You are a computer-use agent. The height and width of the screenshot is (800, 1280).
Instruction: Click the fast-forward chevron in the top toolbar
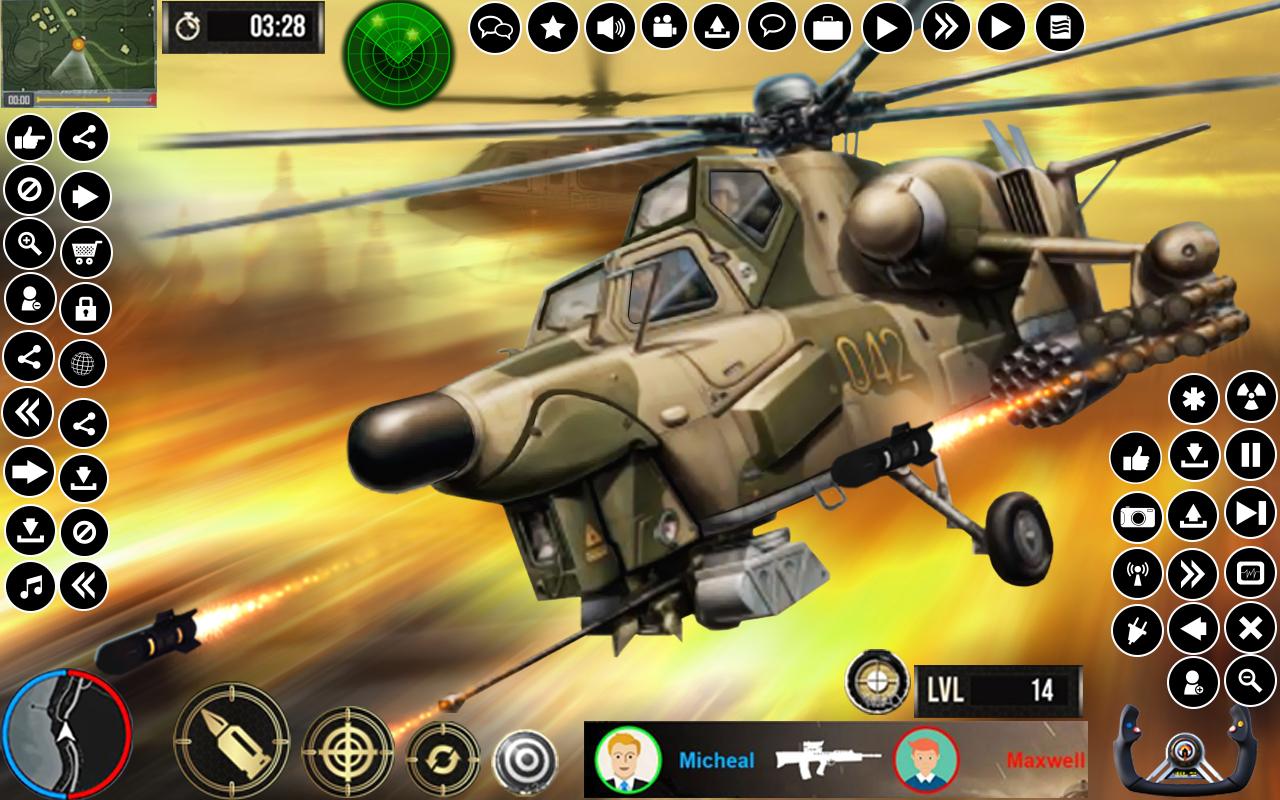[x=946, y=27]
